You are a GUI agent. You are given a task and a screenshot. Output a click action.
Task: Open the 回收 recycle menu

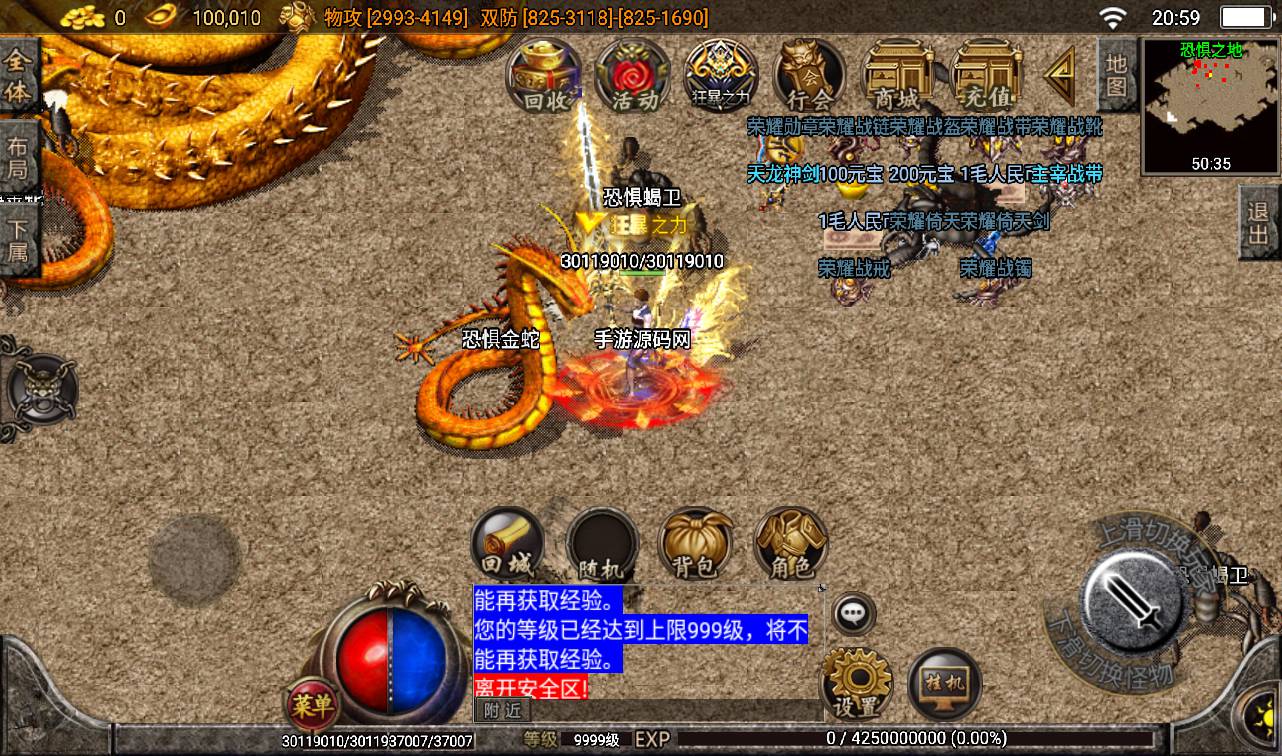coord(546,75)
